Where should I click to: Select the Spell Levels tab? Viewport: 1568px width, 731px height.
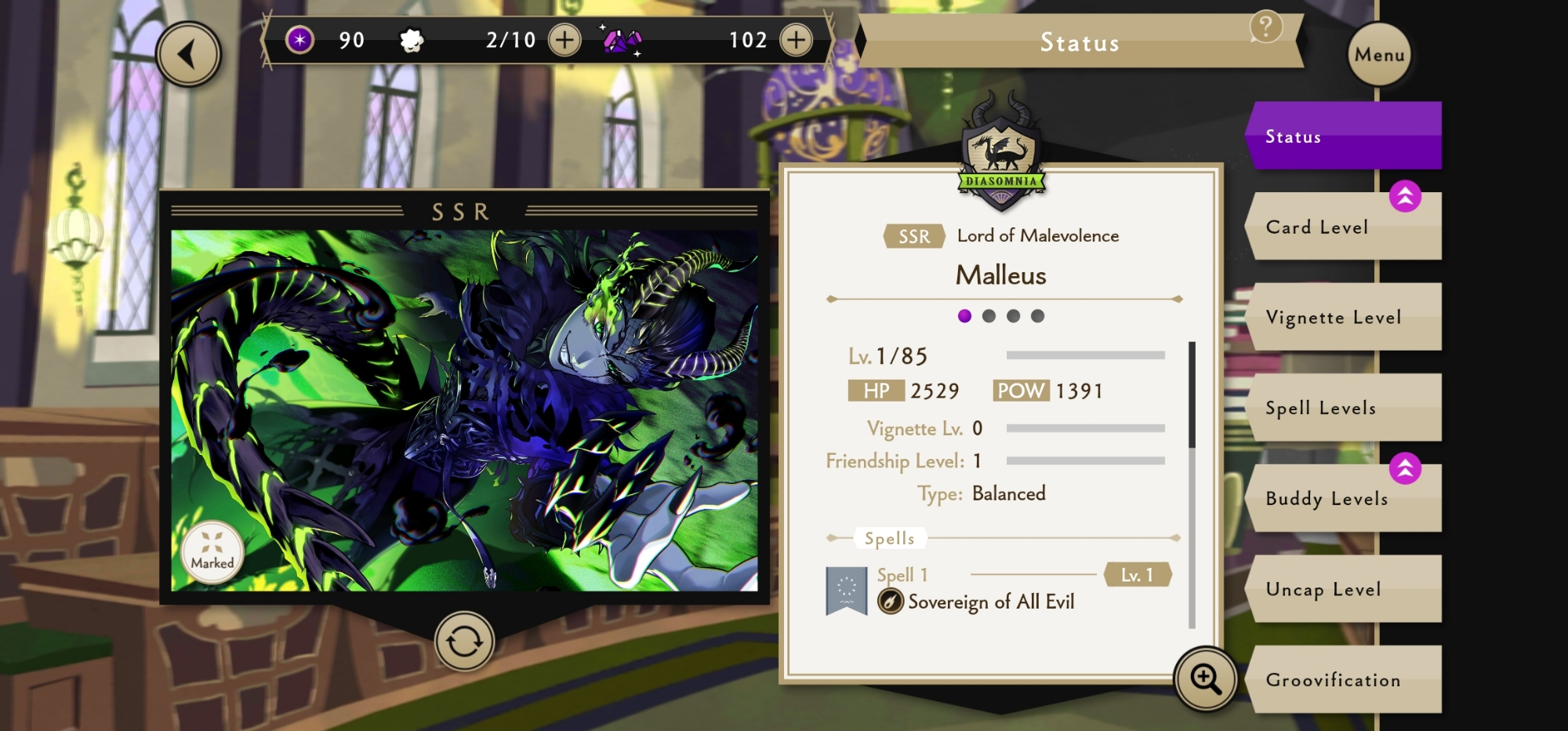point(1344,408)
